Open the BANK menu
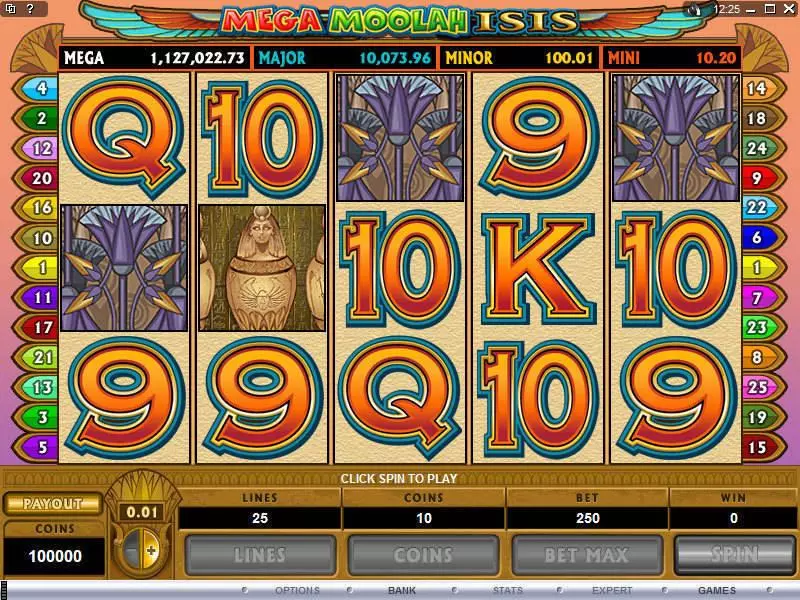The height and width of the screenshot is (600, 800). pos(402,590)
